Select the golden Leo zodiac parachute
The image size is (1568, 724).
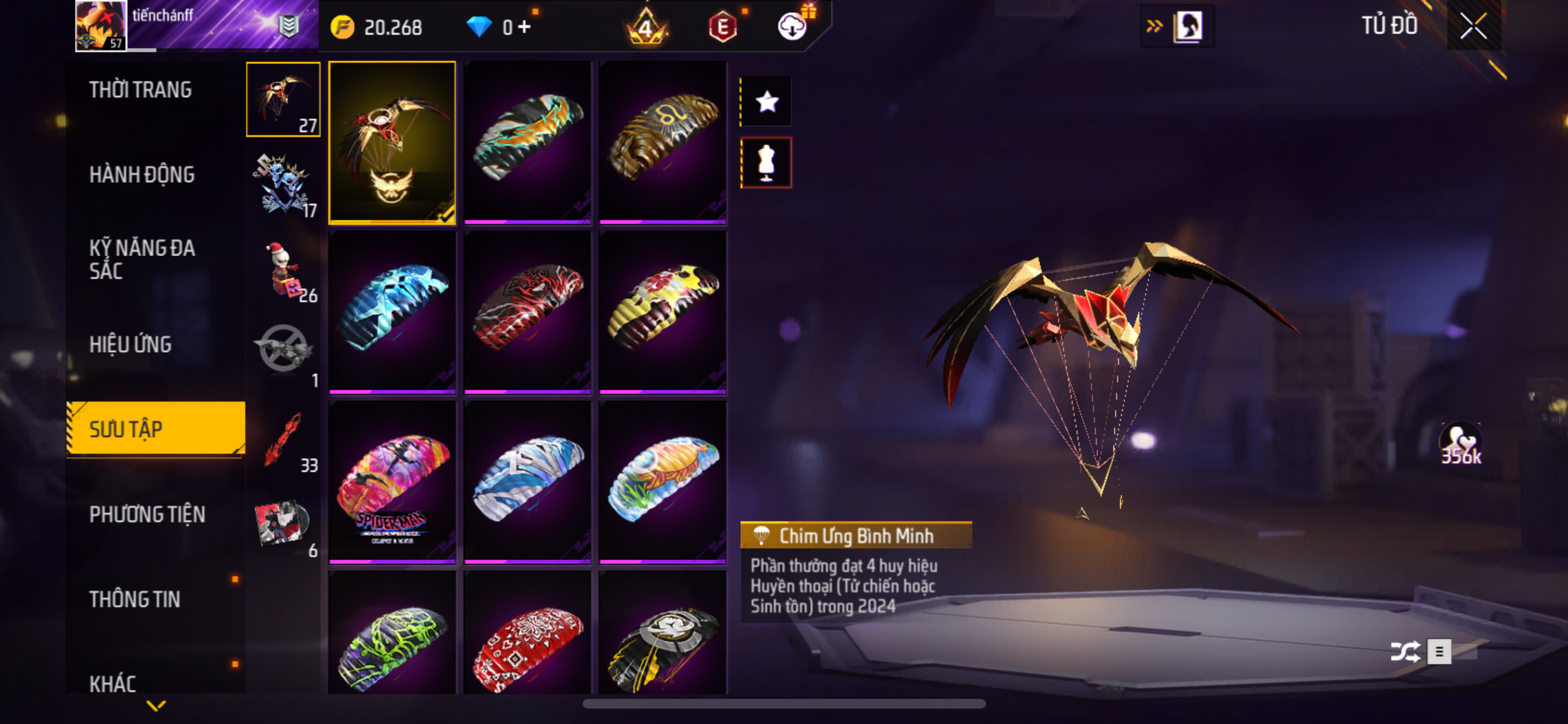click(x=662, y=142)
